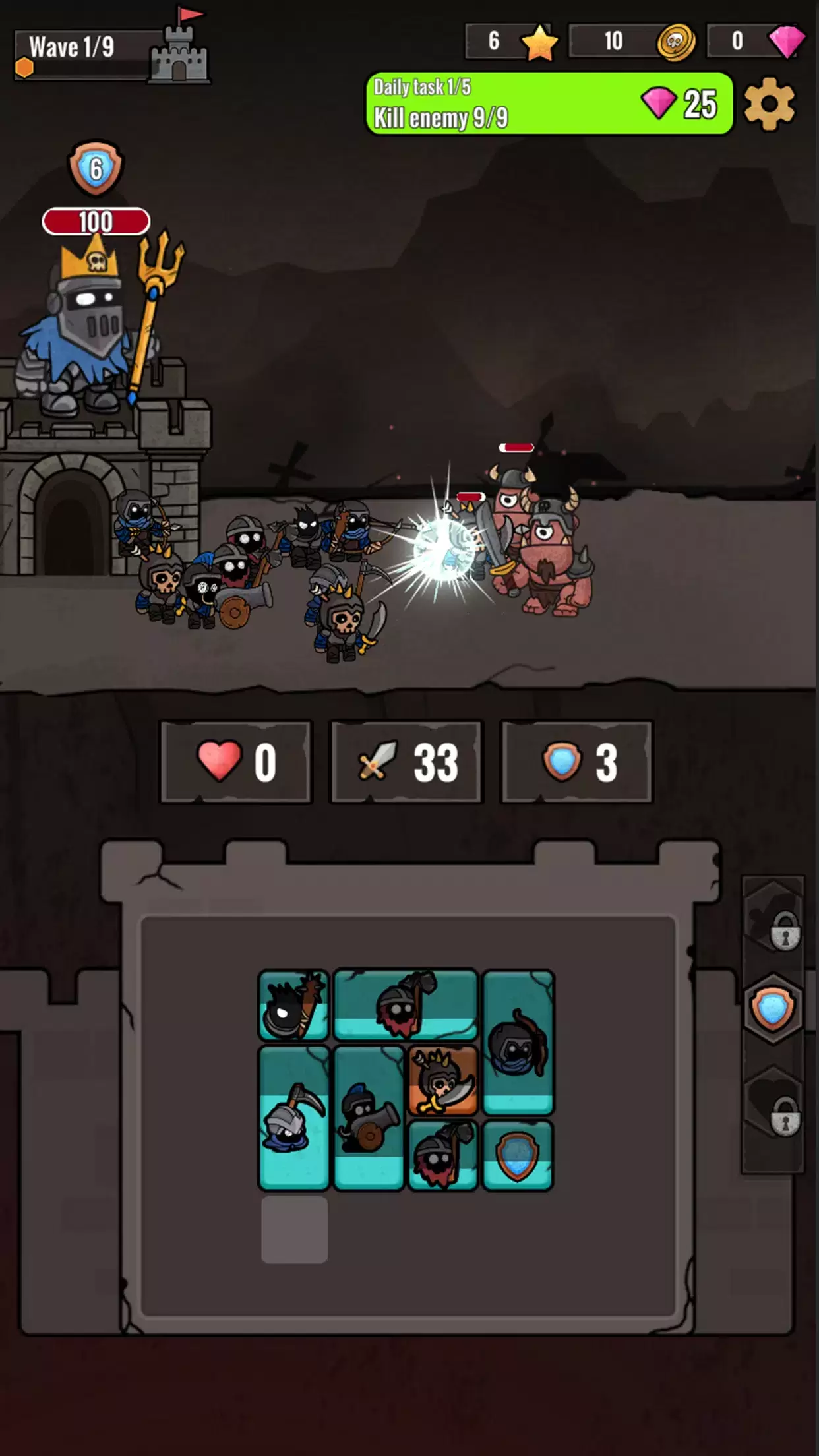
Task: Select the wide red-hooded axeman tile
Action: coord(405,1004)
